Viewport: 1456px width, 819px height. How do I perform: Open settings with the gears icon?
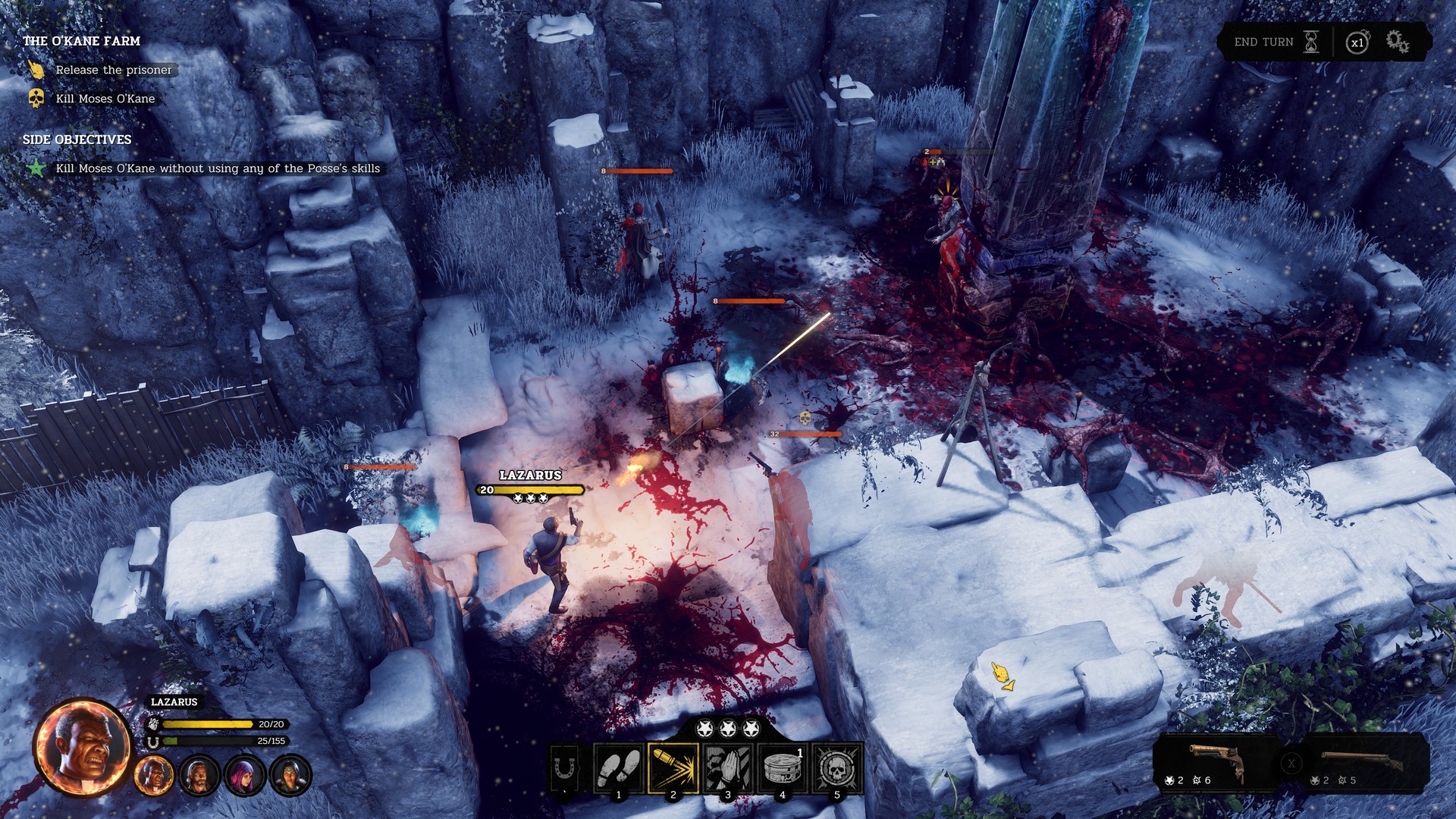(x=1398, y=42)
